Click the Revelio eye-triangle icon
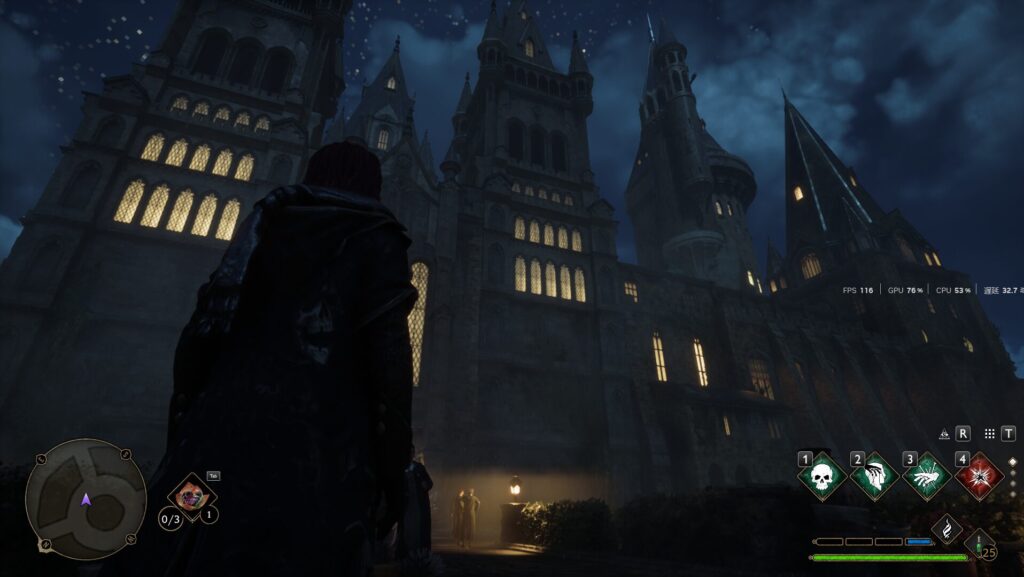This screenshot has width=1024, height=577. click(x=943, y=433)
